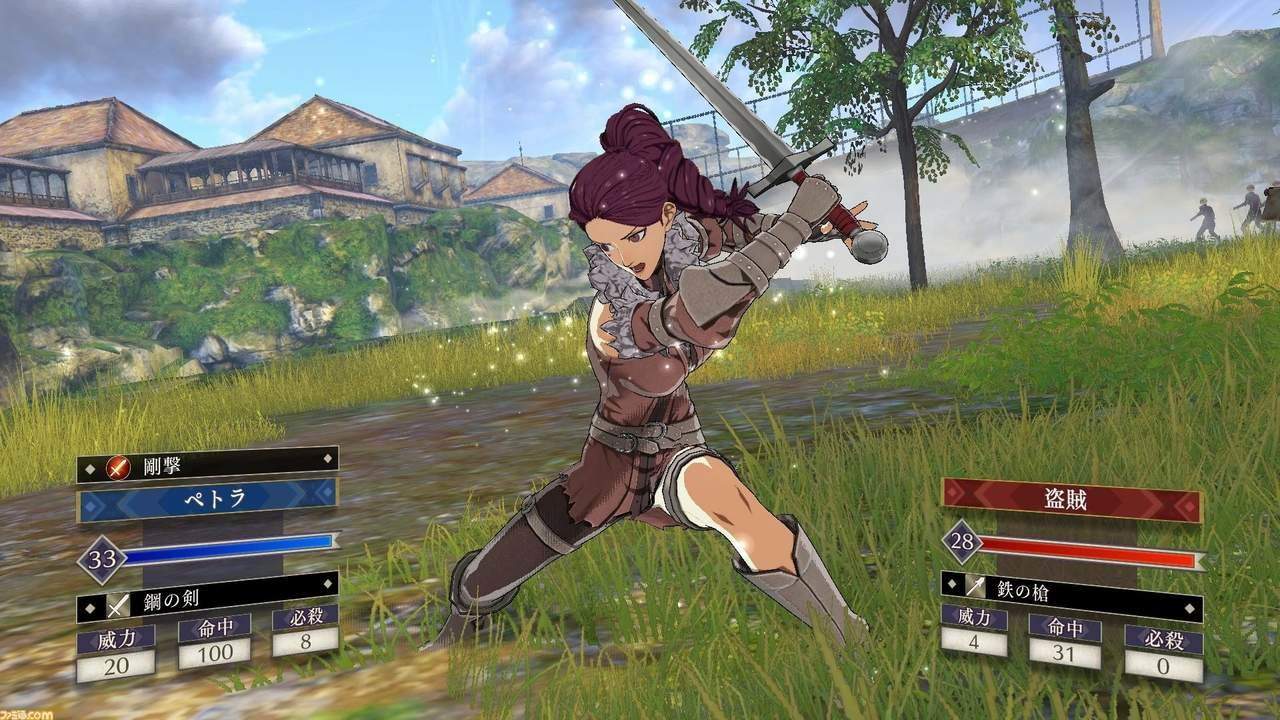Viewport: 1280px width, 720px height.
Task: Click the enemy HP diamond showing 28
Action: click(x=960, y=540)
